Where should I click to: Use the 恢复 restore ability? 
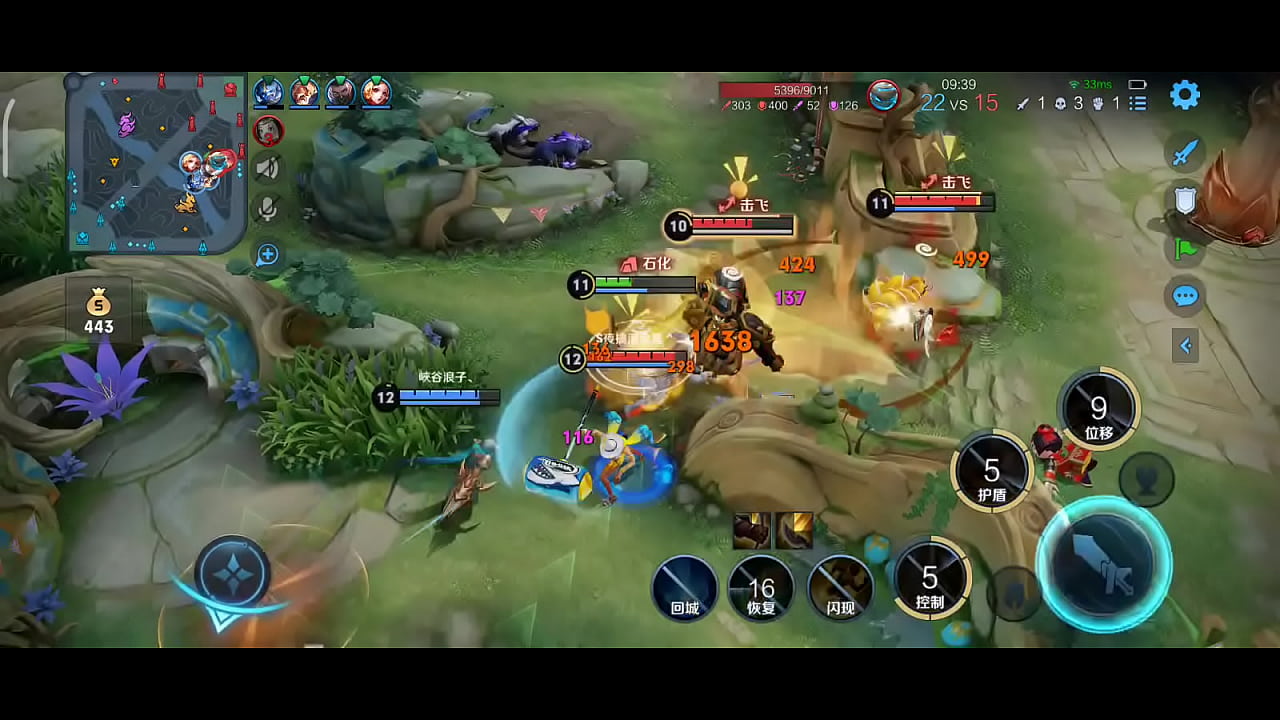click(x=762, y=588)
